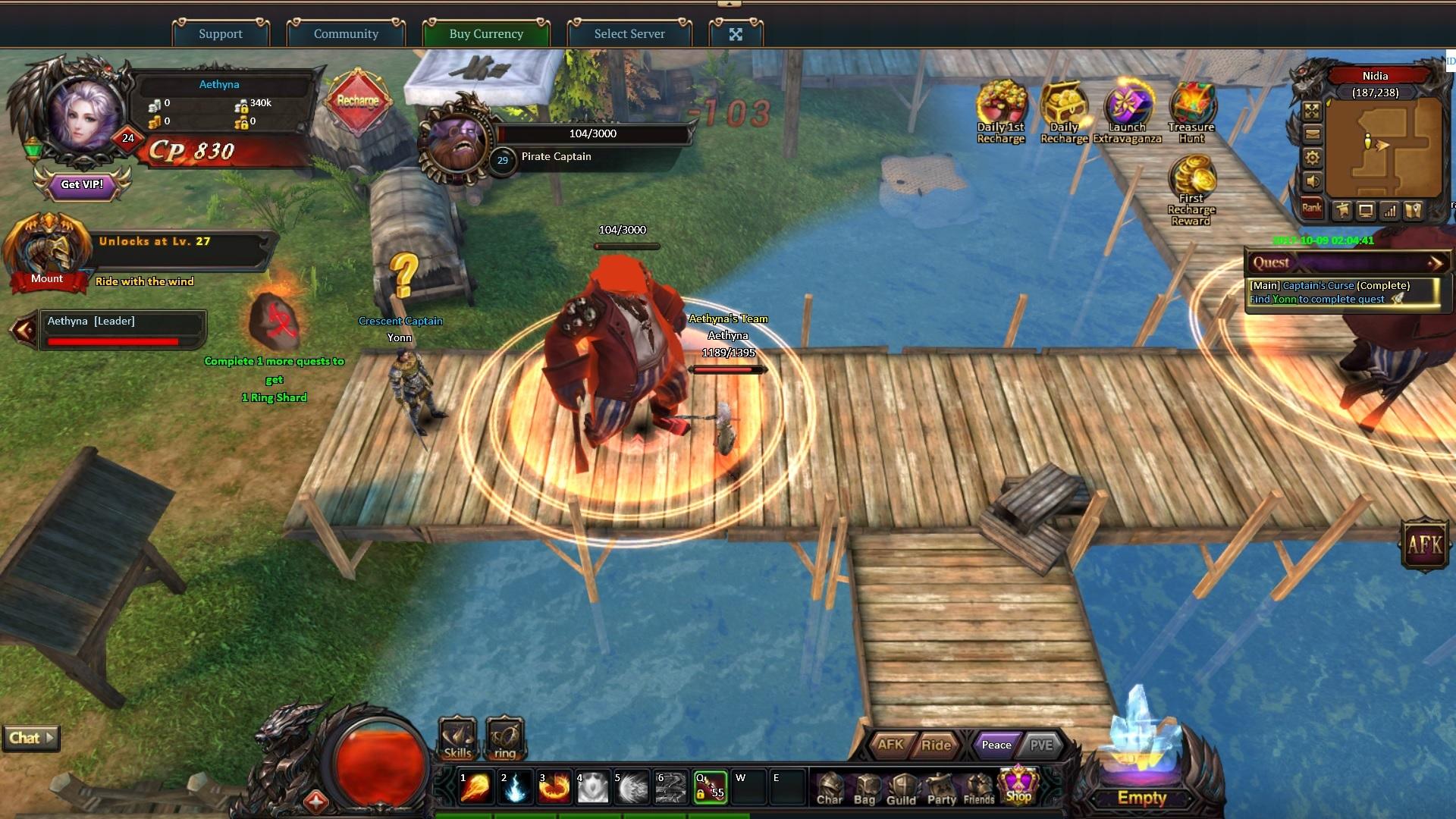Open the Bag inventory

[864, 789]
